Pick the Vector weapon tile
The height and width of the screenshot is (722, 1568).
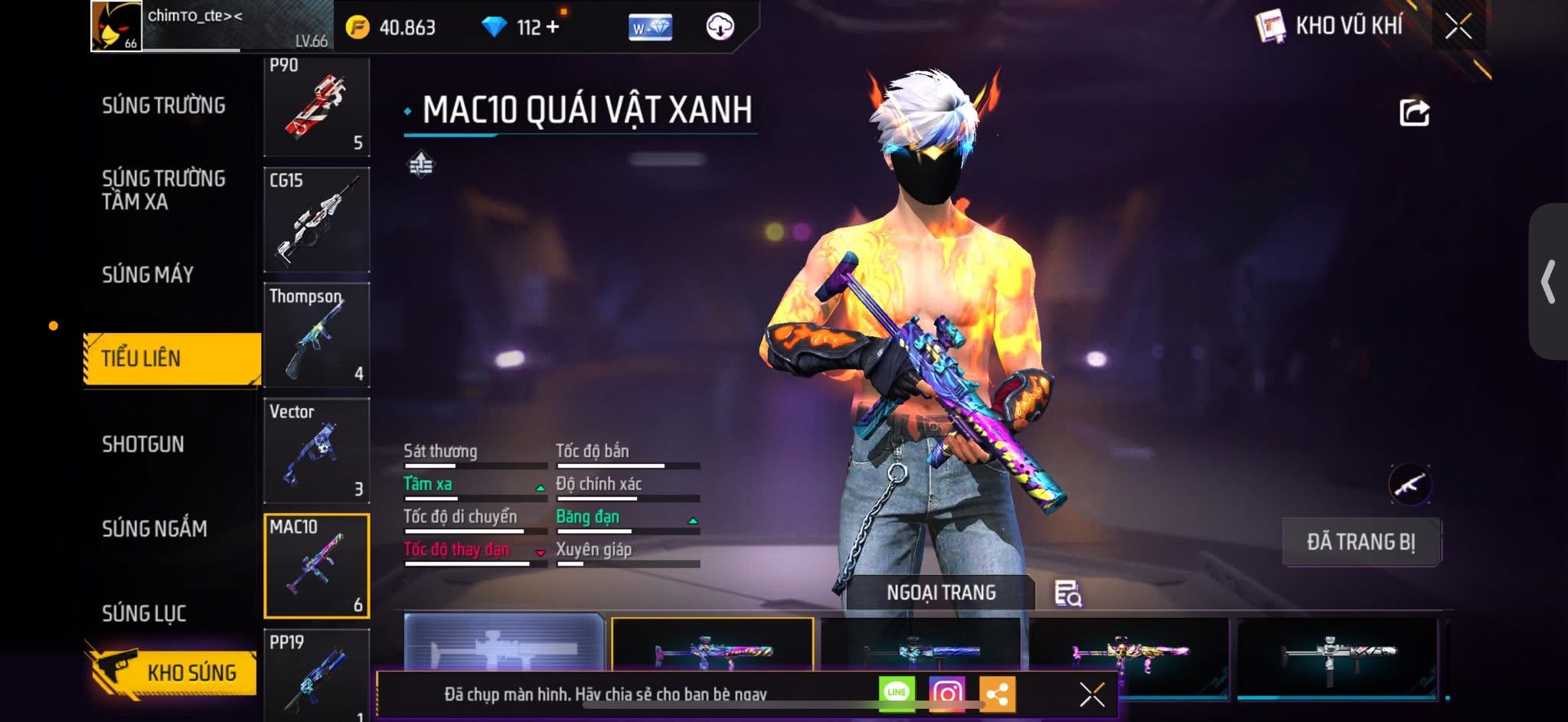[316, 450]
